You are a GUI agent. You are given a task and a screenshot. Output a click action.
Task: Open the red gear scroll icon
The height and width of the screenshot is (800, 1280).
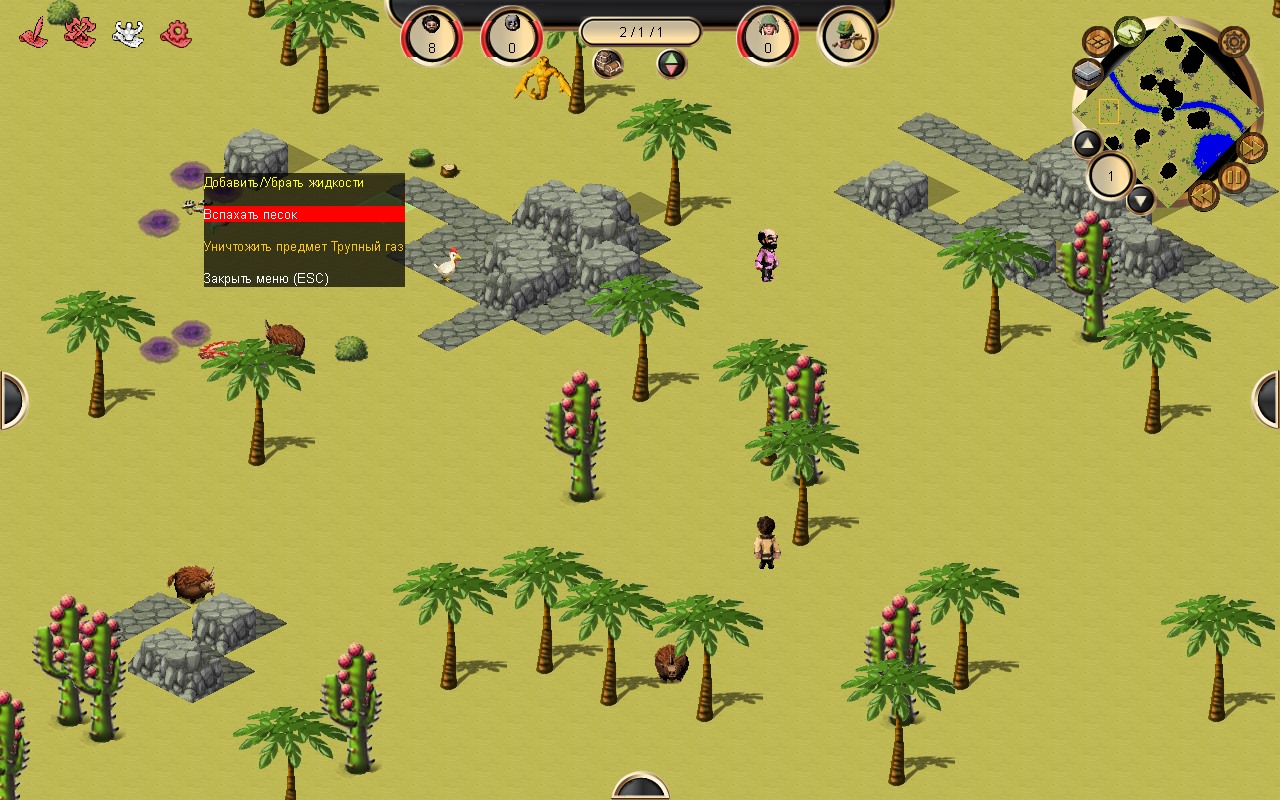(176, 34)
